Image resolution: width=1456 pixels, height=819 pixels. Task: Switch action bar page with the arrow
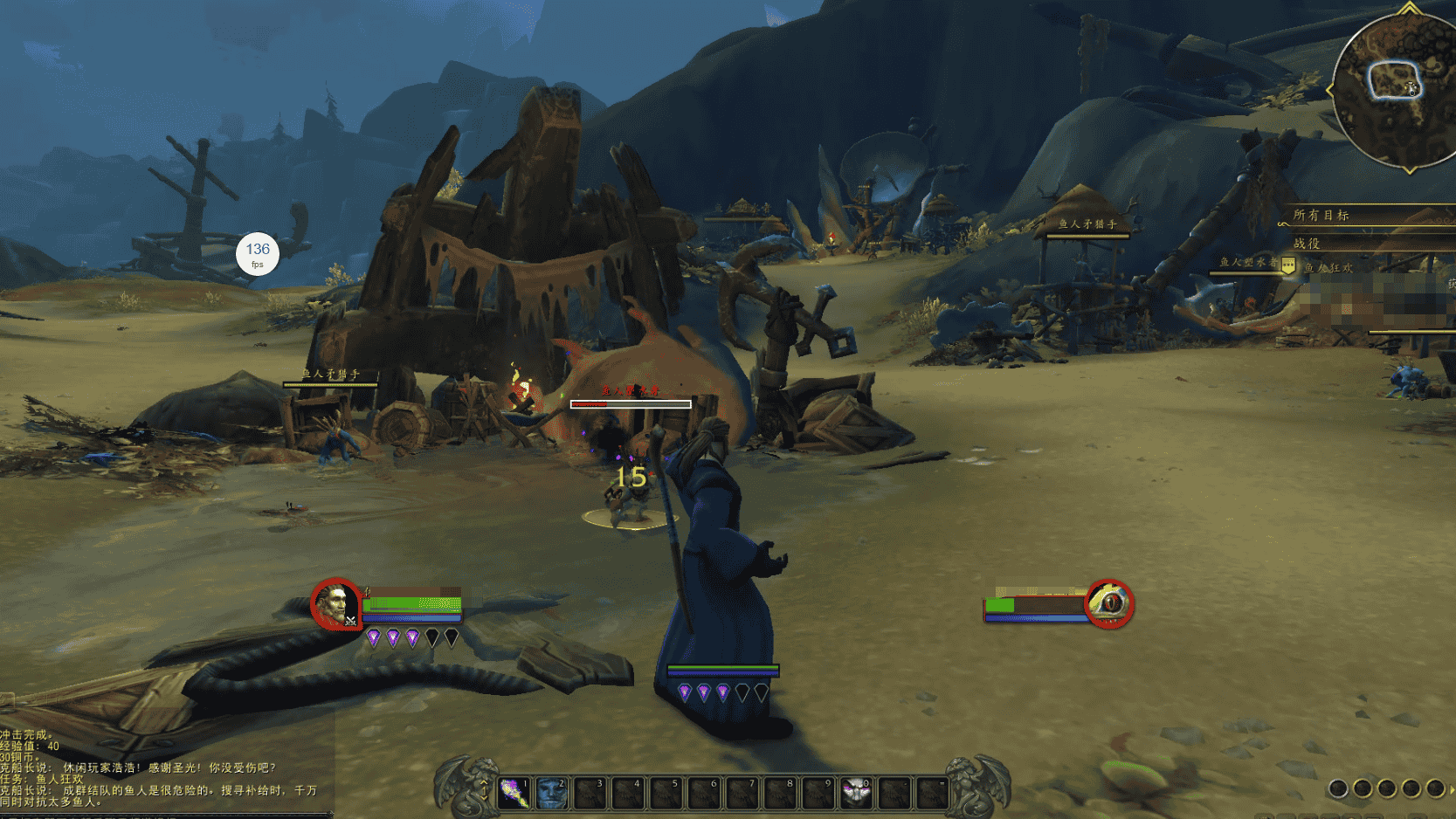485,793
